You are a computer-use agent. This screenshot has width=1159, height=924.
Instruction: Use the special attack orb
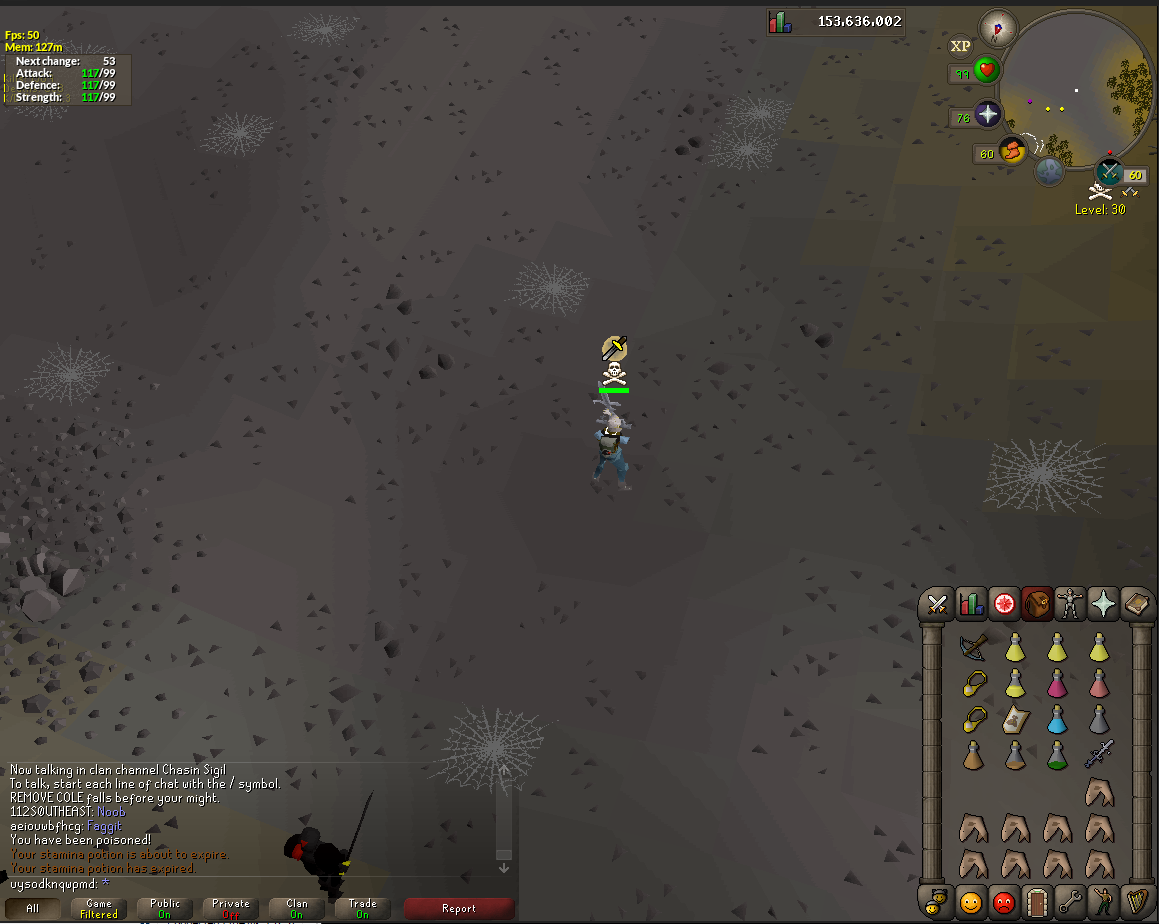(1109, 172)
